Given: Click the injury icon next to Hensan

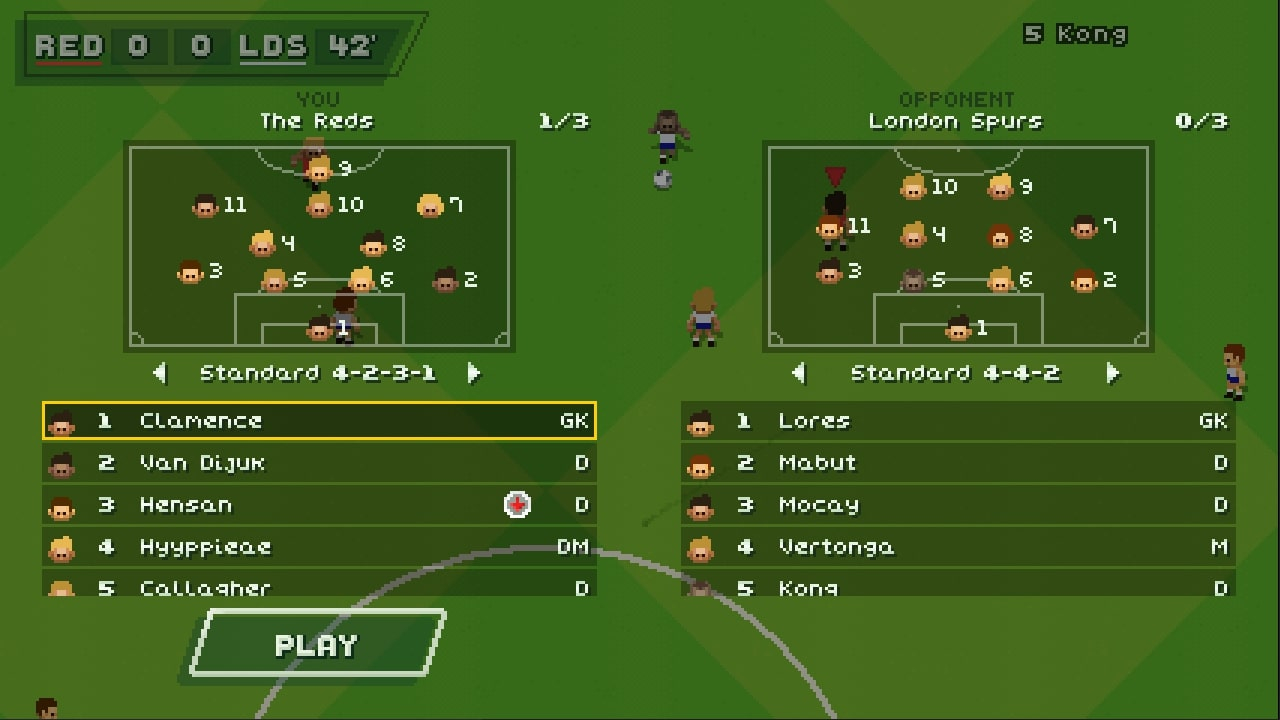Looking at the screenshot, I should click(x=516, y=505).
